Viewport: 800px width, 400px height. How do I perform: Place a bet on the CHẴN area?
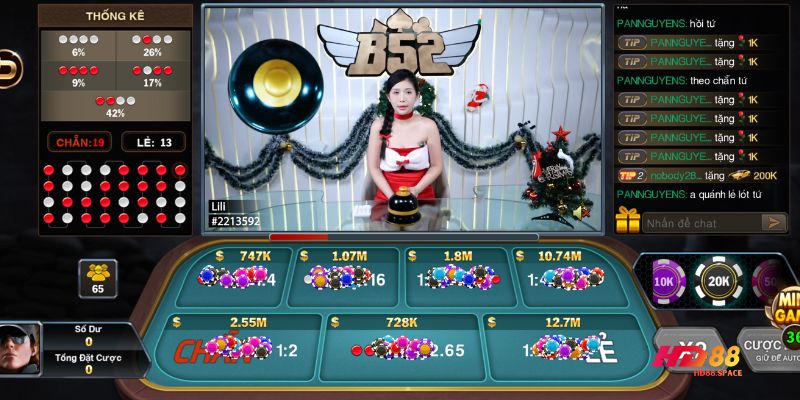(236, 347)
